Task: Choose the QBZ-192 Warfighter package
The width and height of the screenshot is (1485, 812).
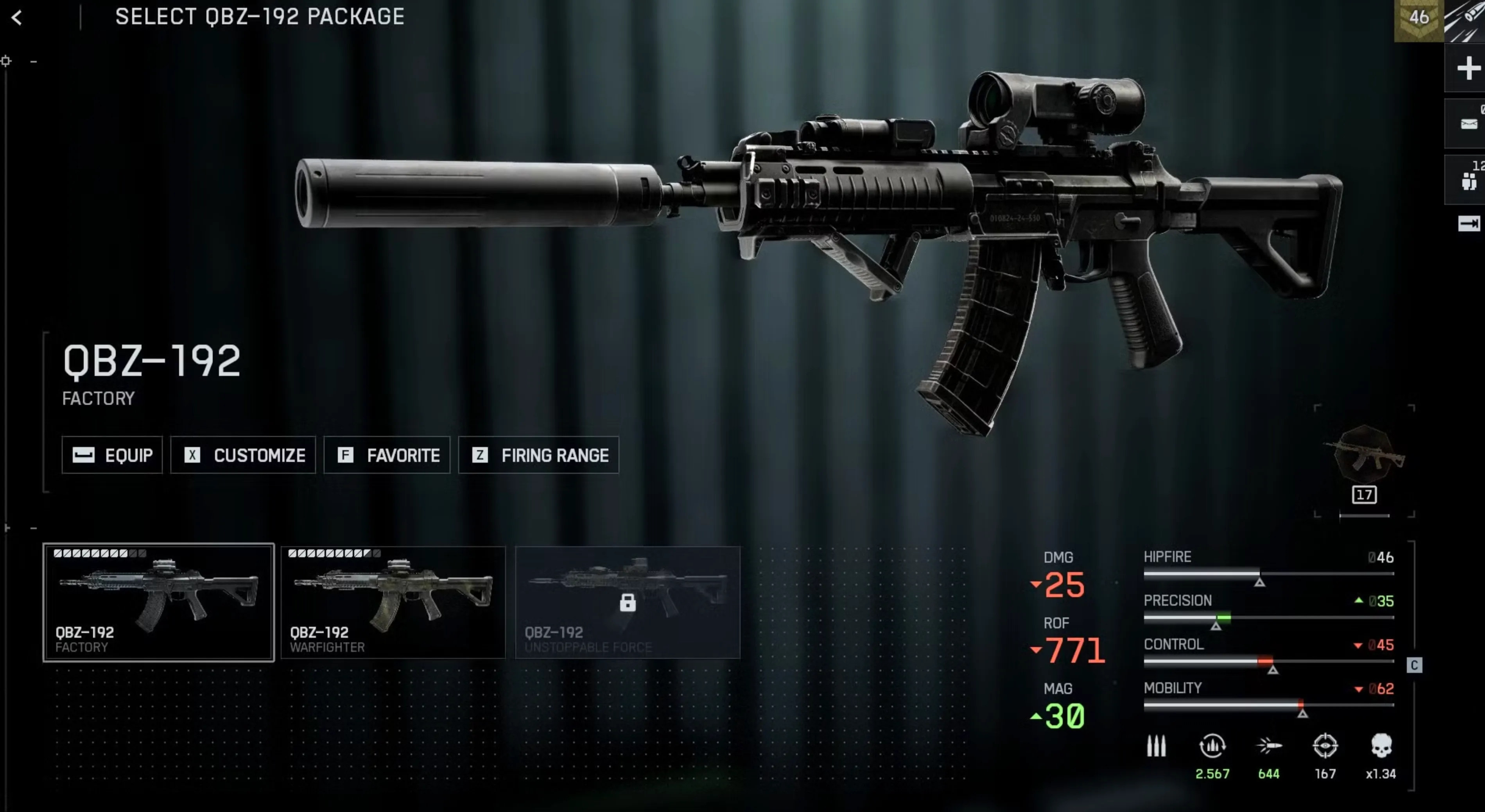Action: pos(393,602)
